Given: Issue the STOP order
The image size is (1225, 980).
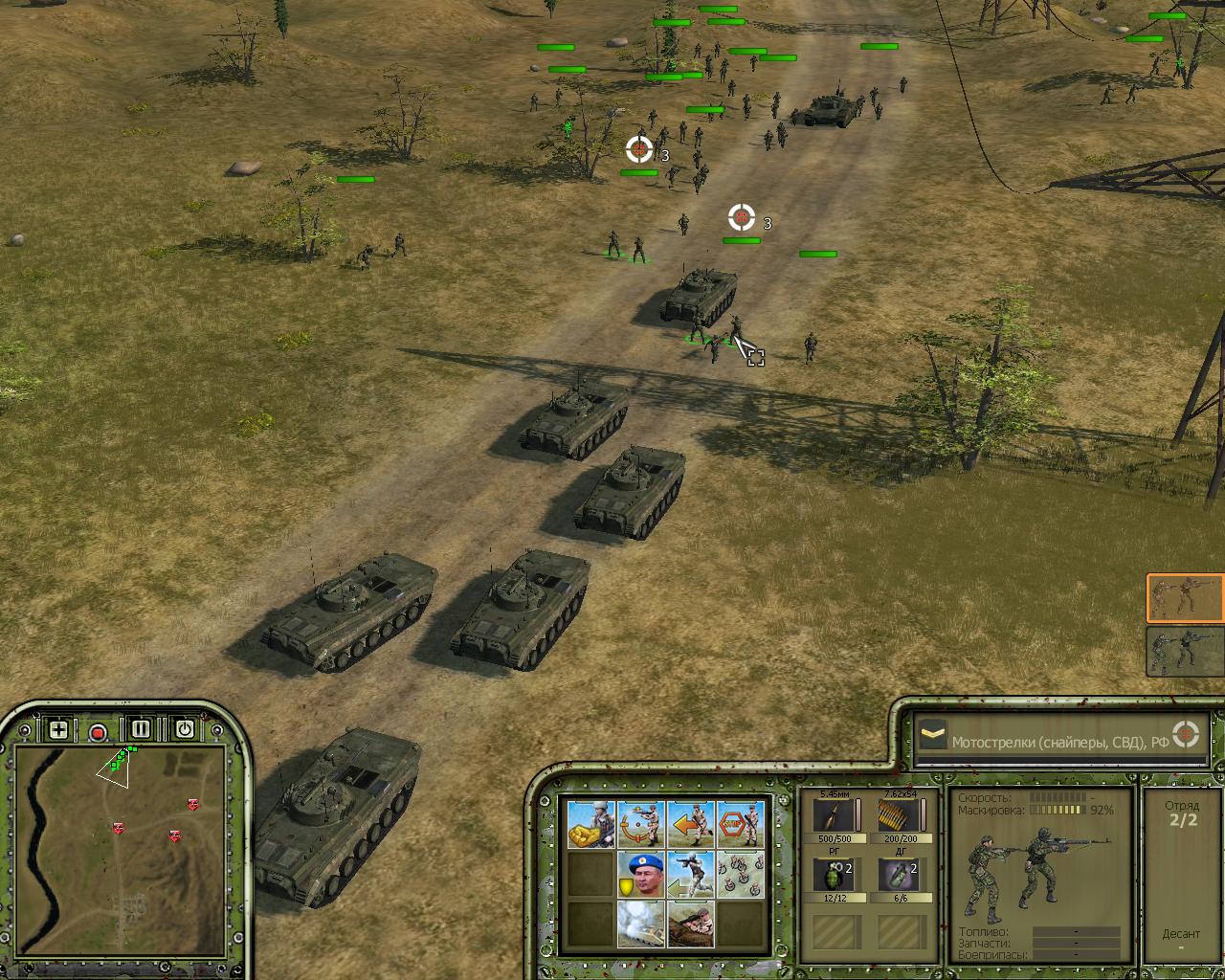Looking at the screenshot, I should click(741, 824).
